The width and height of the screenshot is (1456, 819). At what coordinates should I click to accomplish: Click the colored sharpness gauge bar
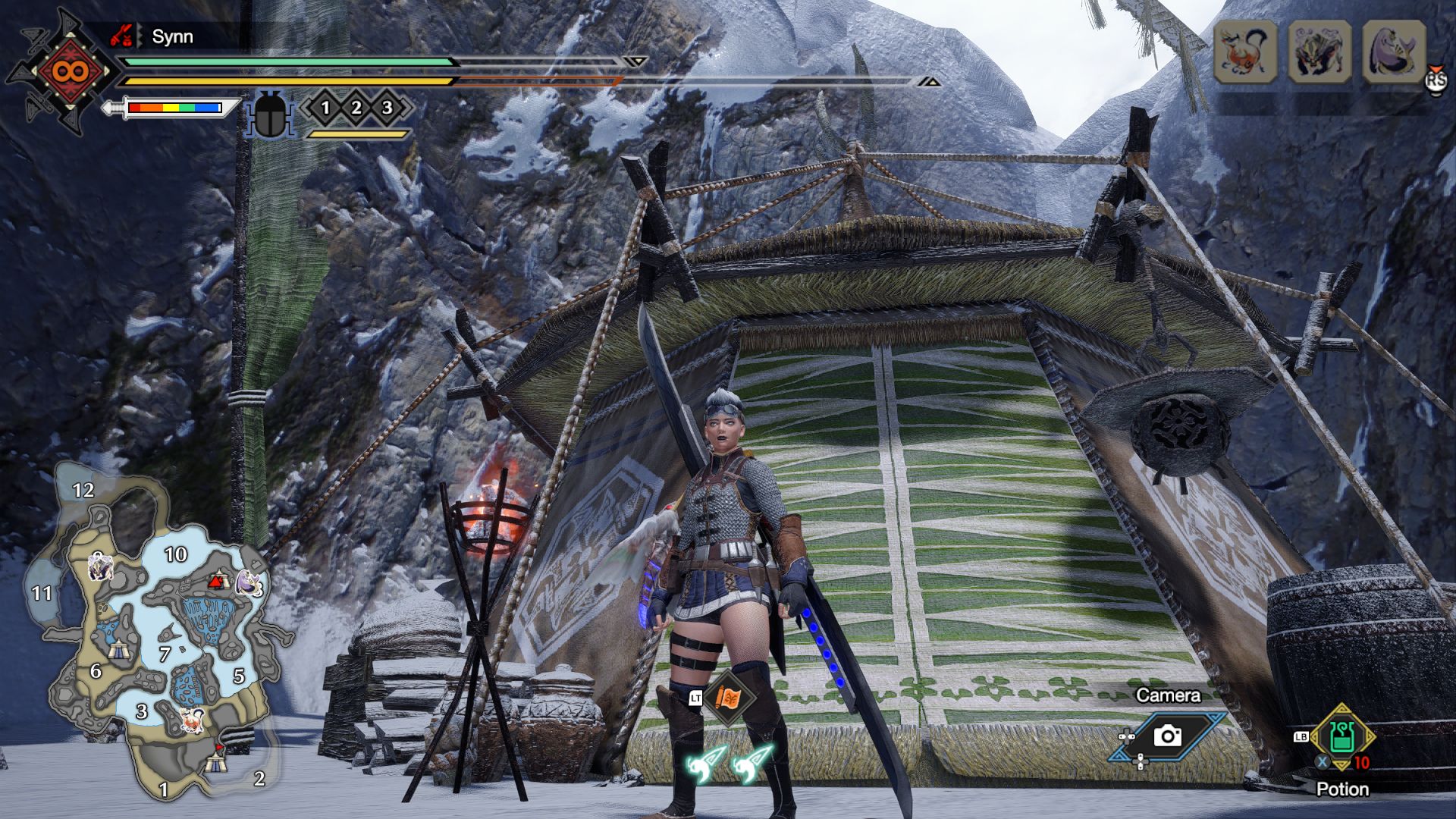click(176, 108)
